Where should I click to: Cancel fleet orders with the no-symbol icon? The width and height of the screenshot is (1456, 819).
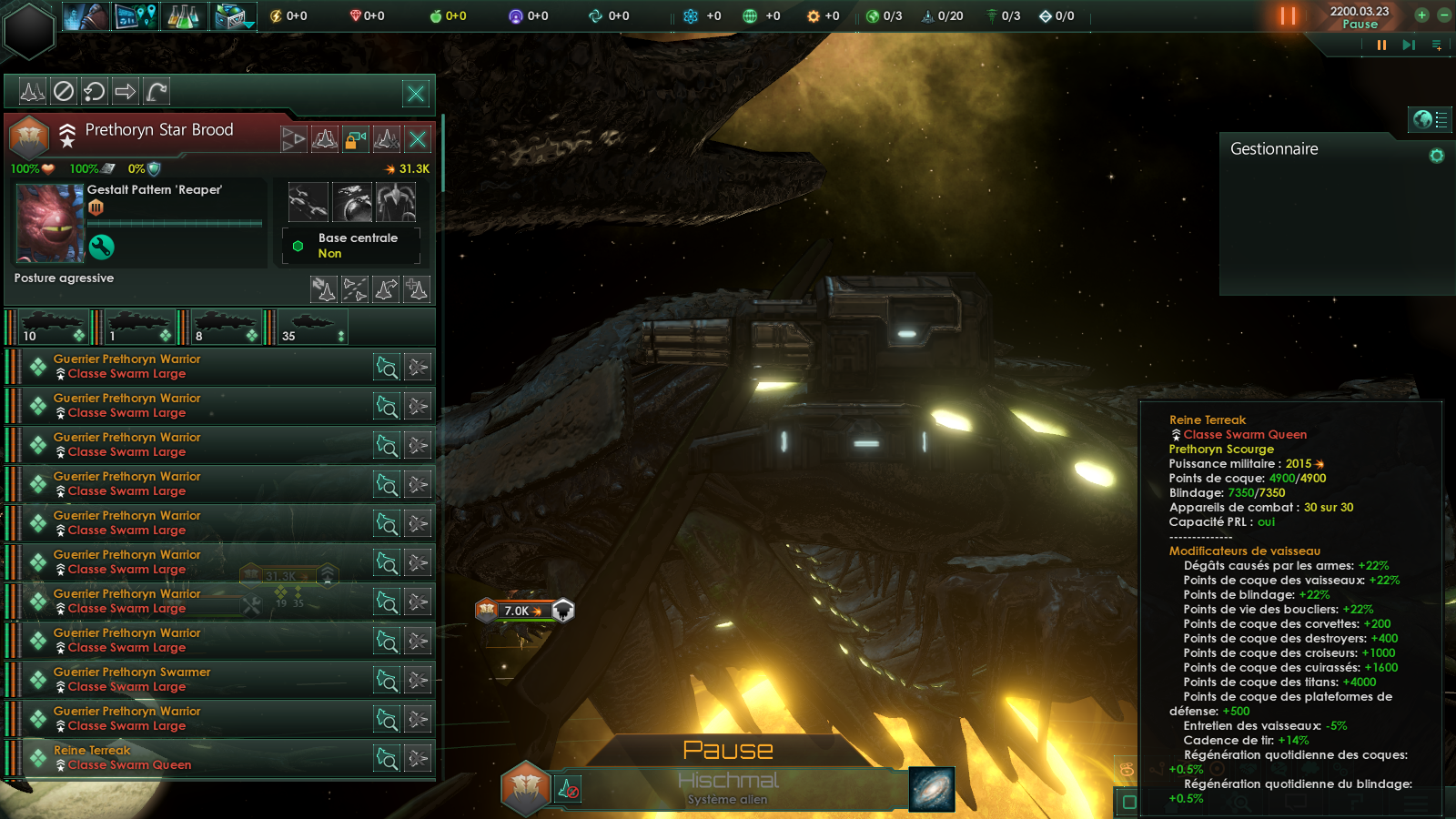(x=64, y=92)
